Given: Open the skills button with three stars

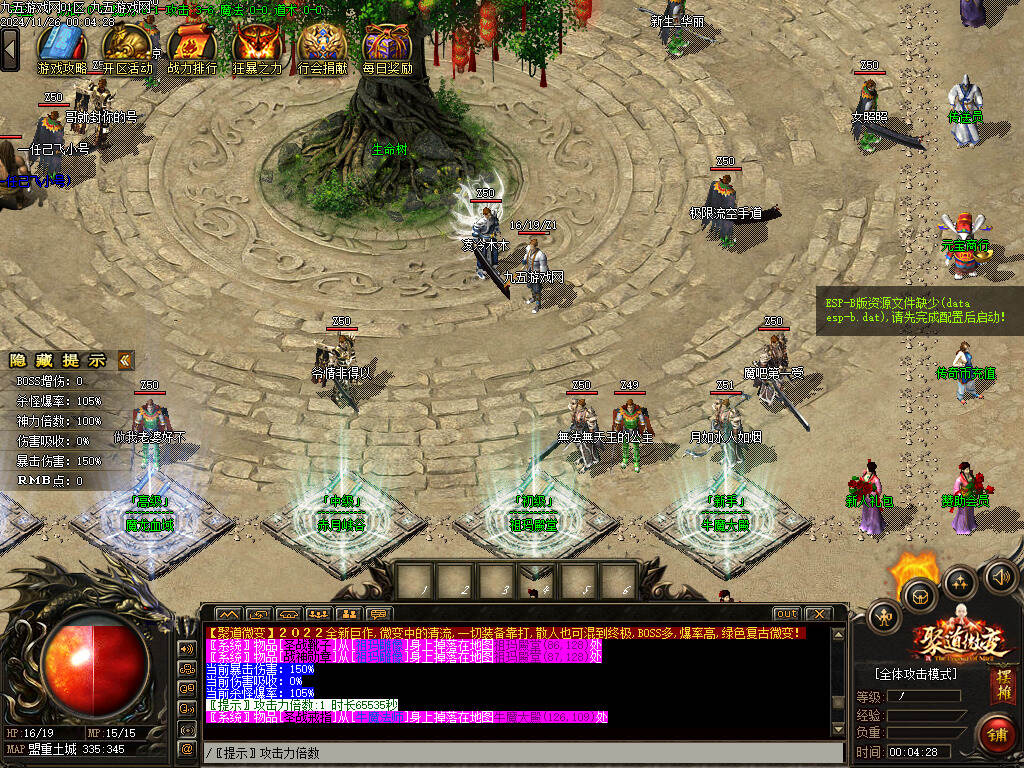Looking at the screenshot, I should 960,582.
